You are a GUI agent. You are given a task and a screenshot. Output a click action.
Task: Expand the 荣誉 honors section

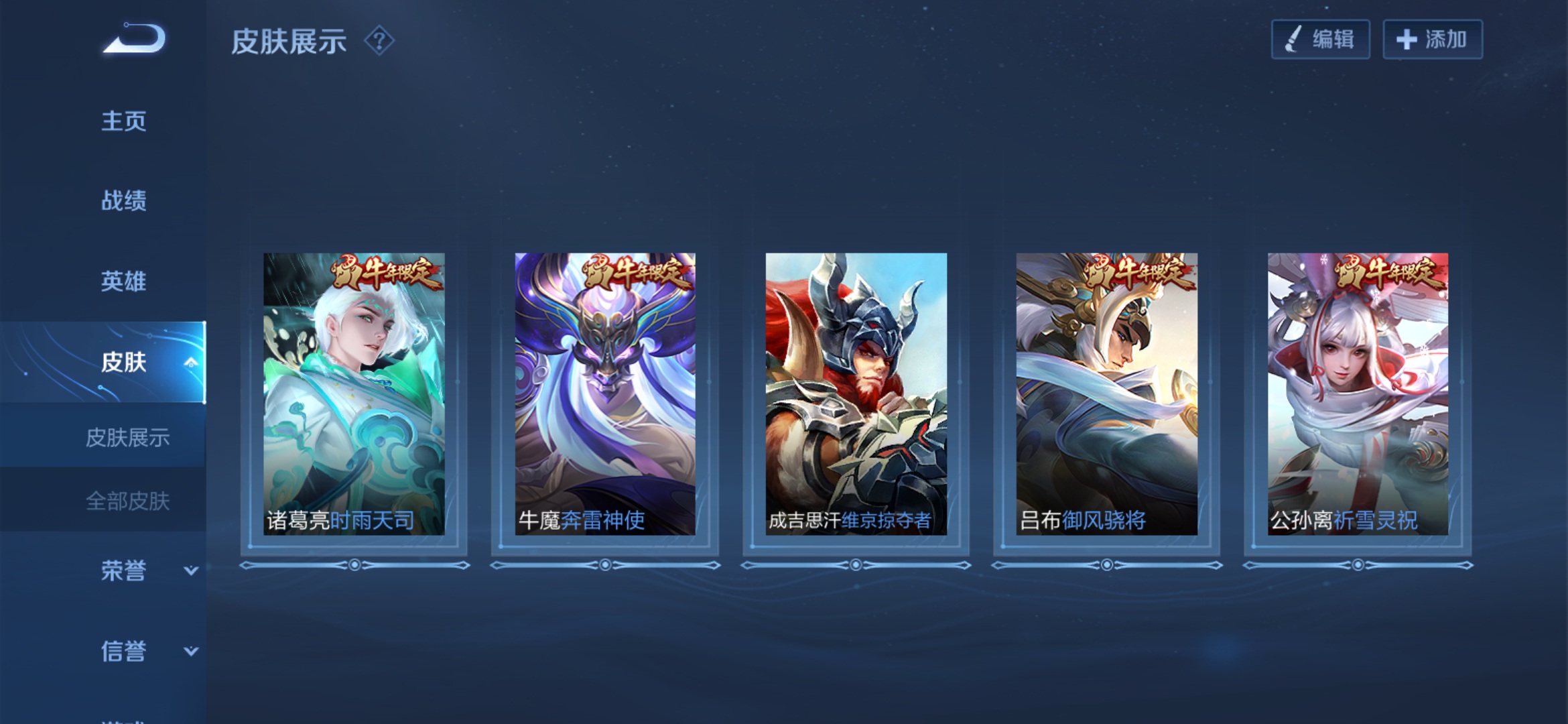click(x=190, y=570)
